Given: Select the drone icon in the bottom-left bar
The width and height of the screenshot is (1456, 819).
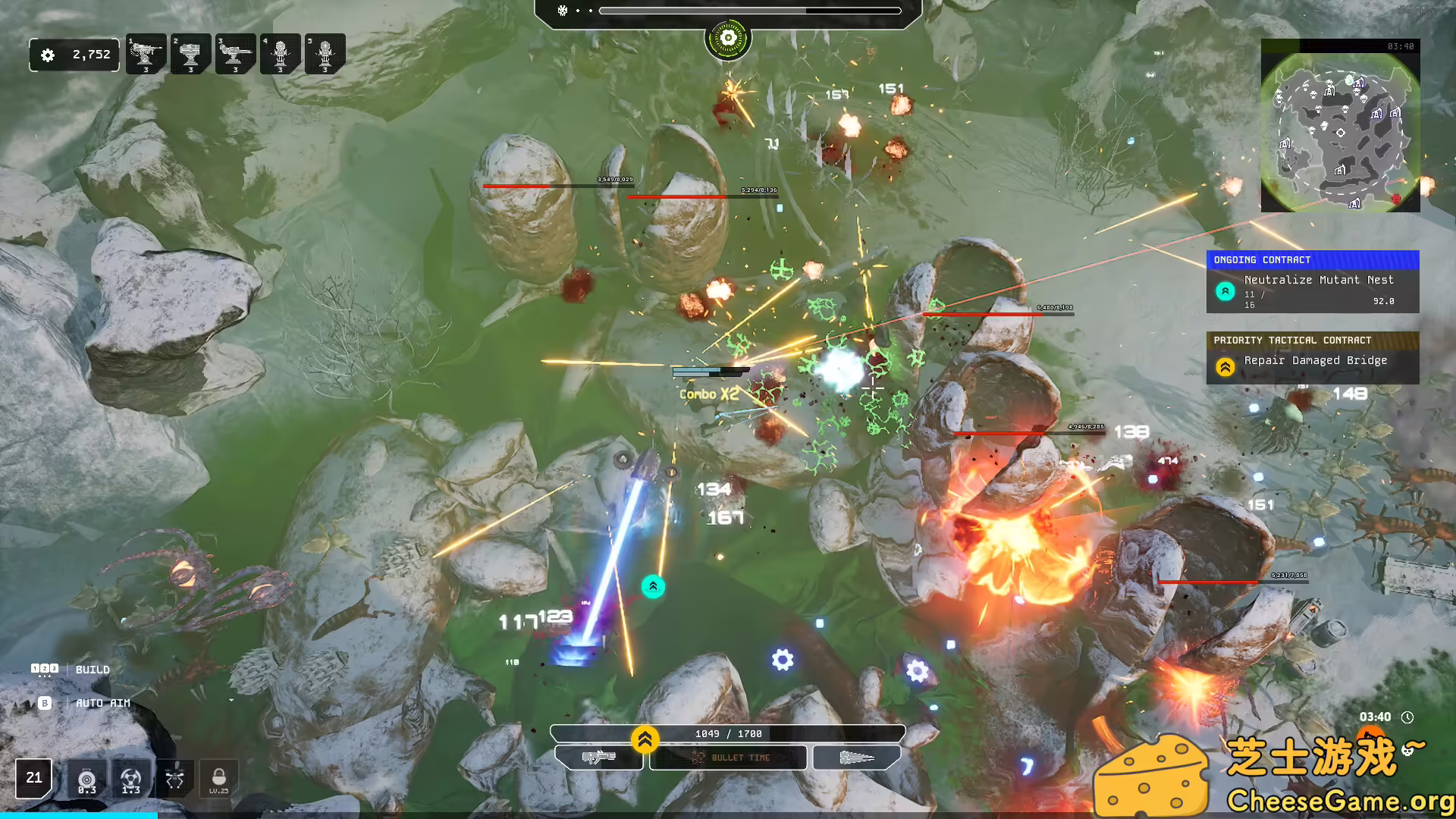Looking at the screenshot, I should (174, 778).
